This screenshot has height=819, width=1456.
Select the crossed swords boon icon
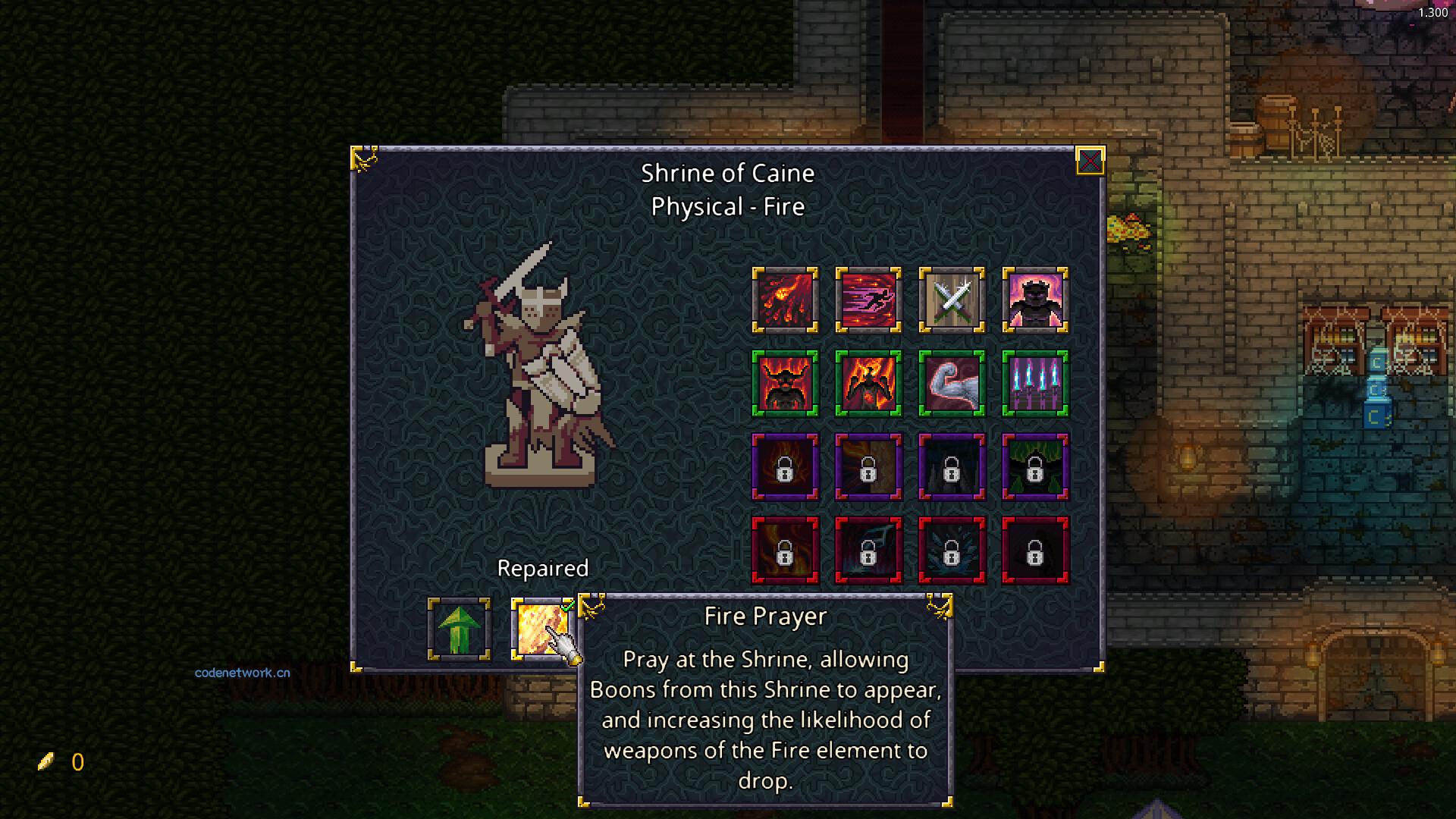pos(952,300)
